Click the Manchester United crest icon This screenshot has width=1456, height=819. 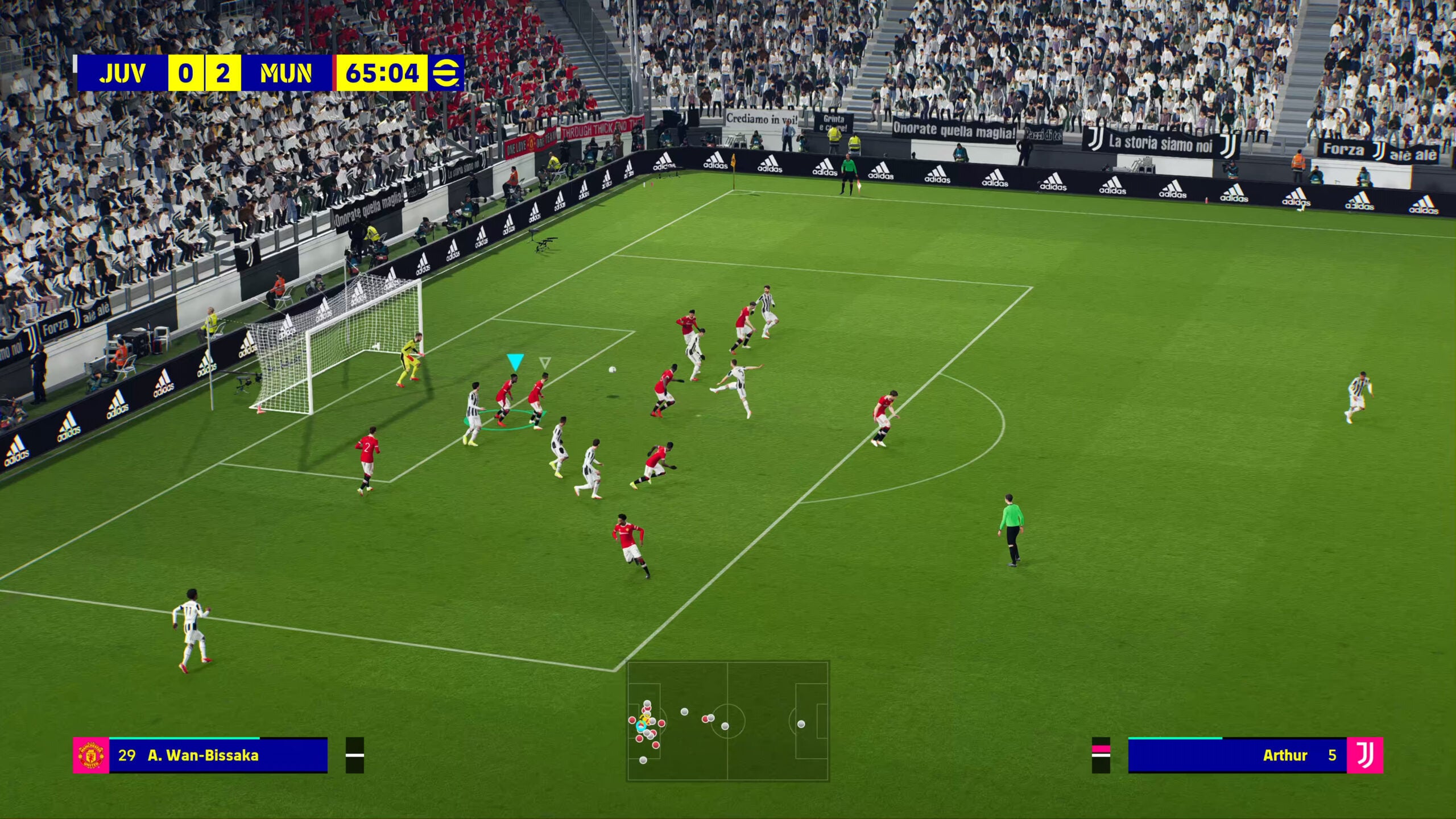[91, 755]
